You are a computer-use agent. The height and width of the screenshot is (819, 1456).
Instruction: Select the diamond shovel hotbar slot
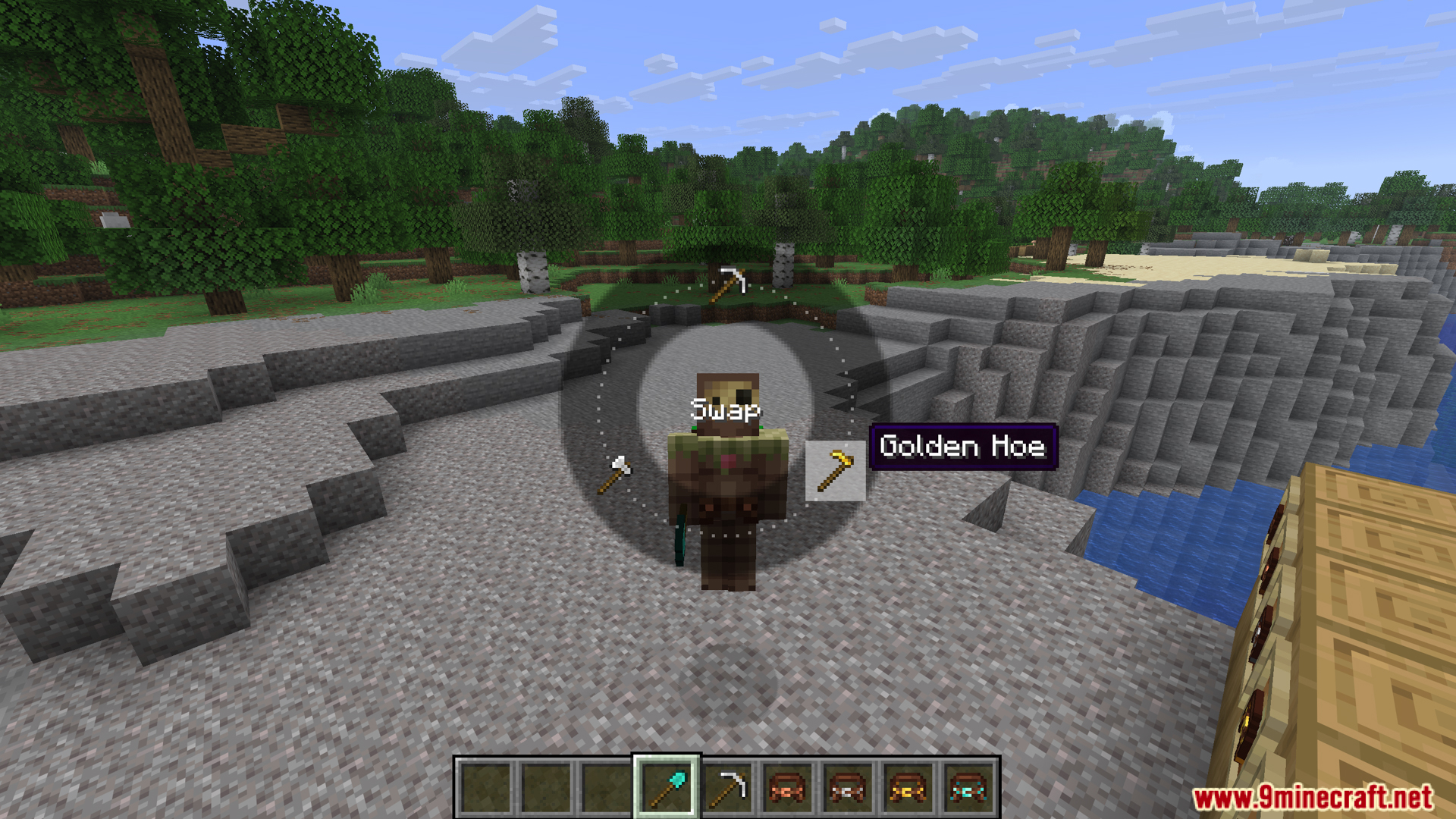point(667,788)
